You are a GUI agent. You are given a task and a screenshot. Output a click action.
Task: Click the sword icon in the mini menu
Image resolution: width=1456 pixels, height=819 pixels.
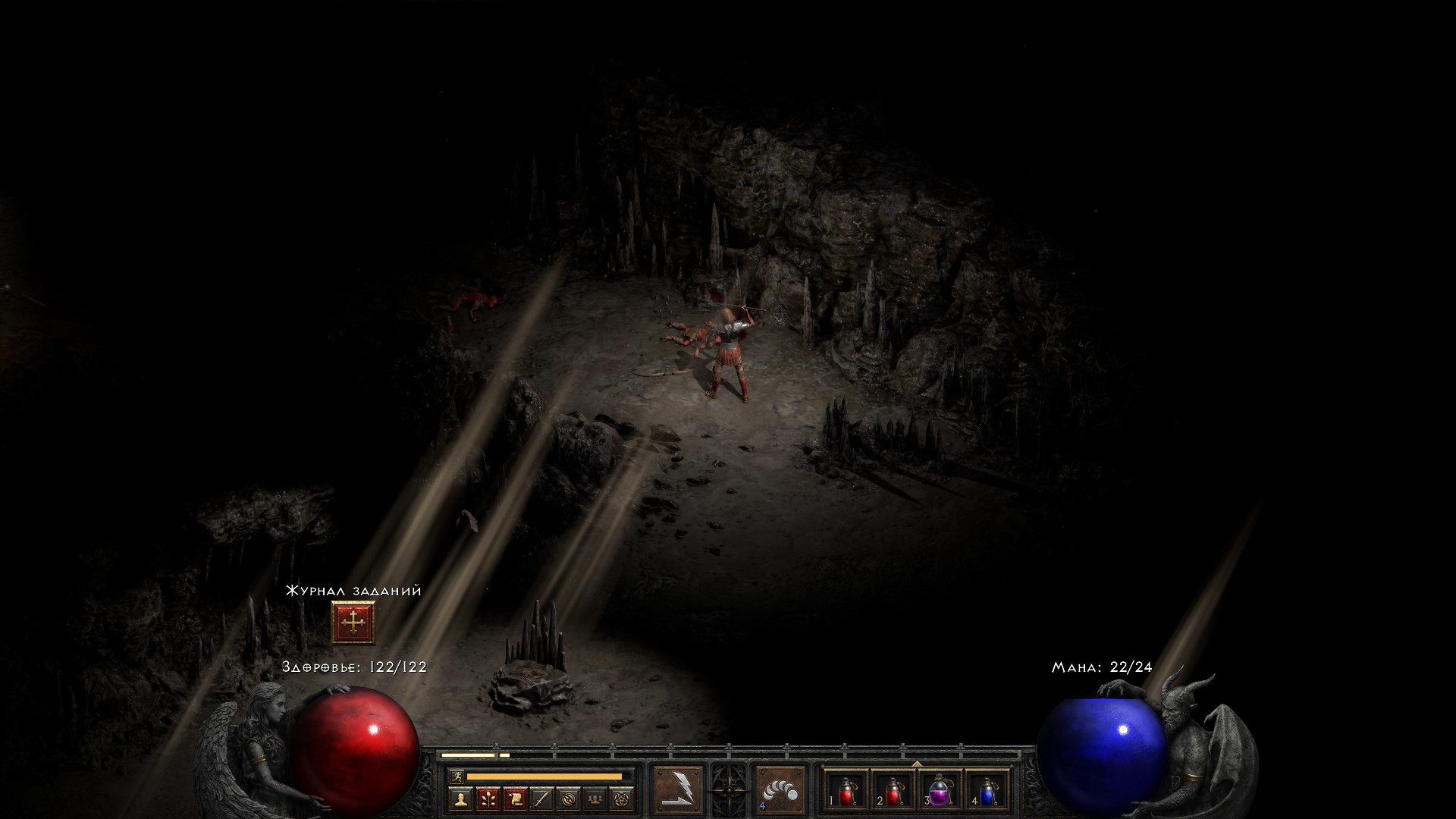(x=541, y=799)
